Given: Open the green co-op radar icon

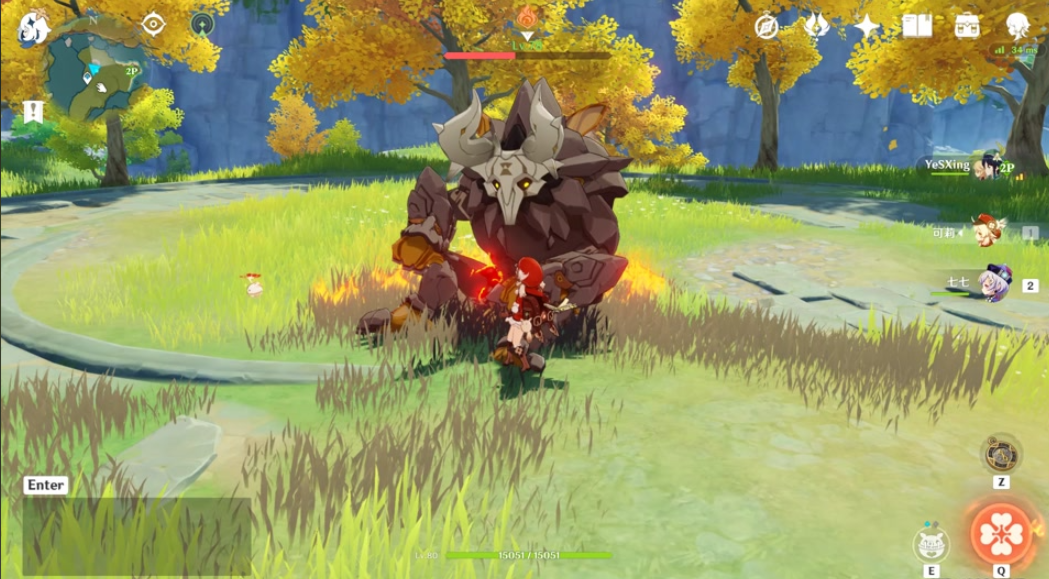Looking at the screenshot, I should [204, 25].
